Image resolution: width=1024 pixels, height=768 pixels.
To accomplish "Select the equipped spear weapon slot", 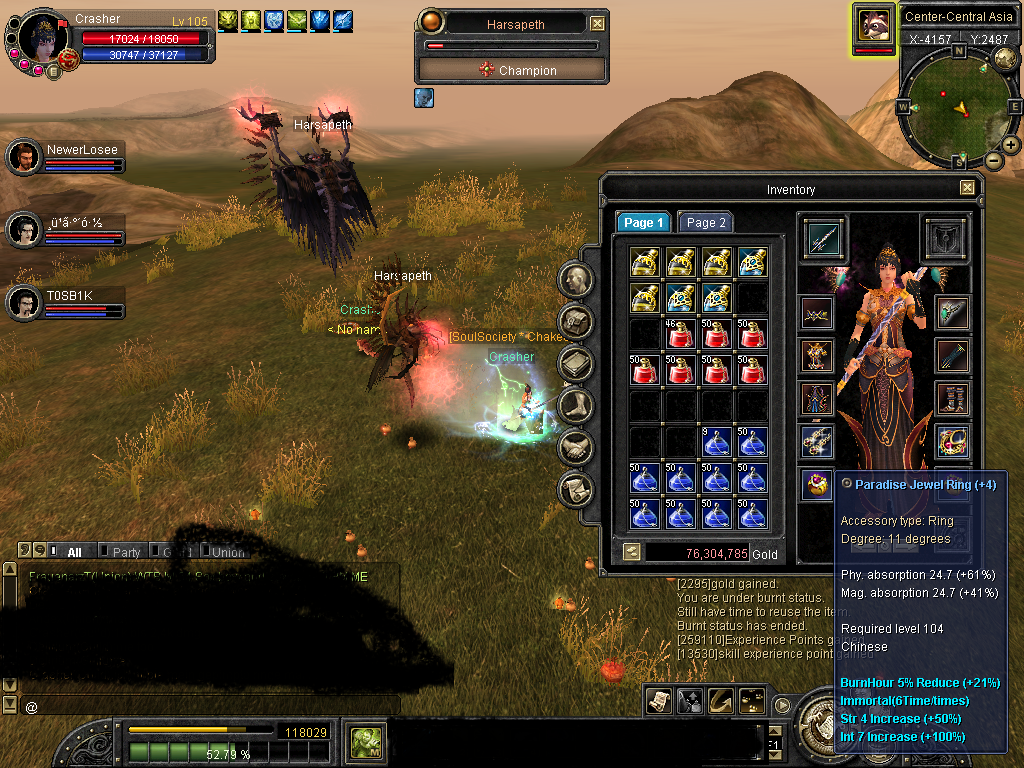I will point(824,238).
